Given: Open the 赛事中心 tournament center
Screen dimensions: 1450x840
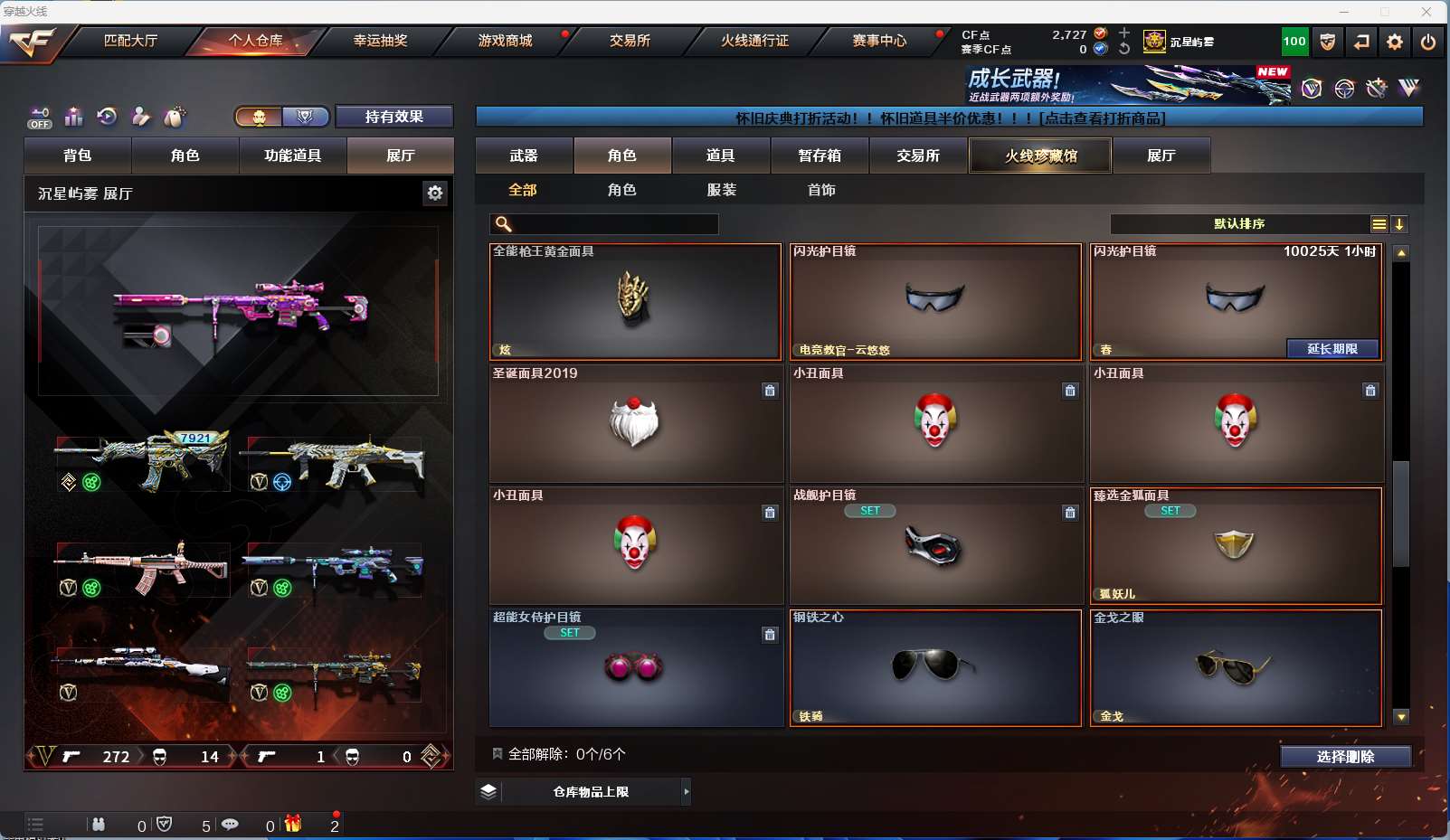Looking at the screenshot, I should (x=878, y=41).
